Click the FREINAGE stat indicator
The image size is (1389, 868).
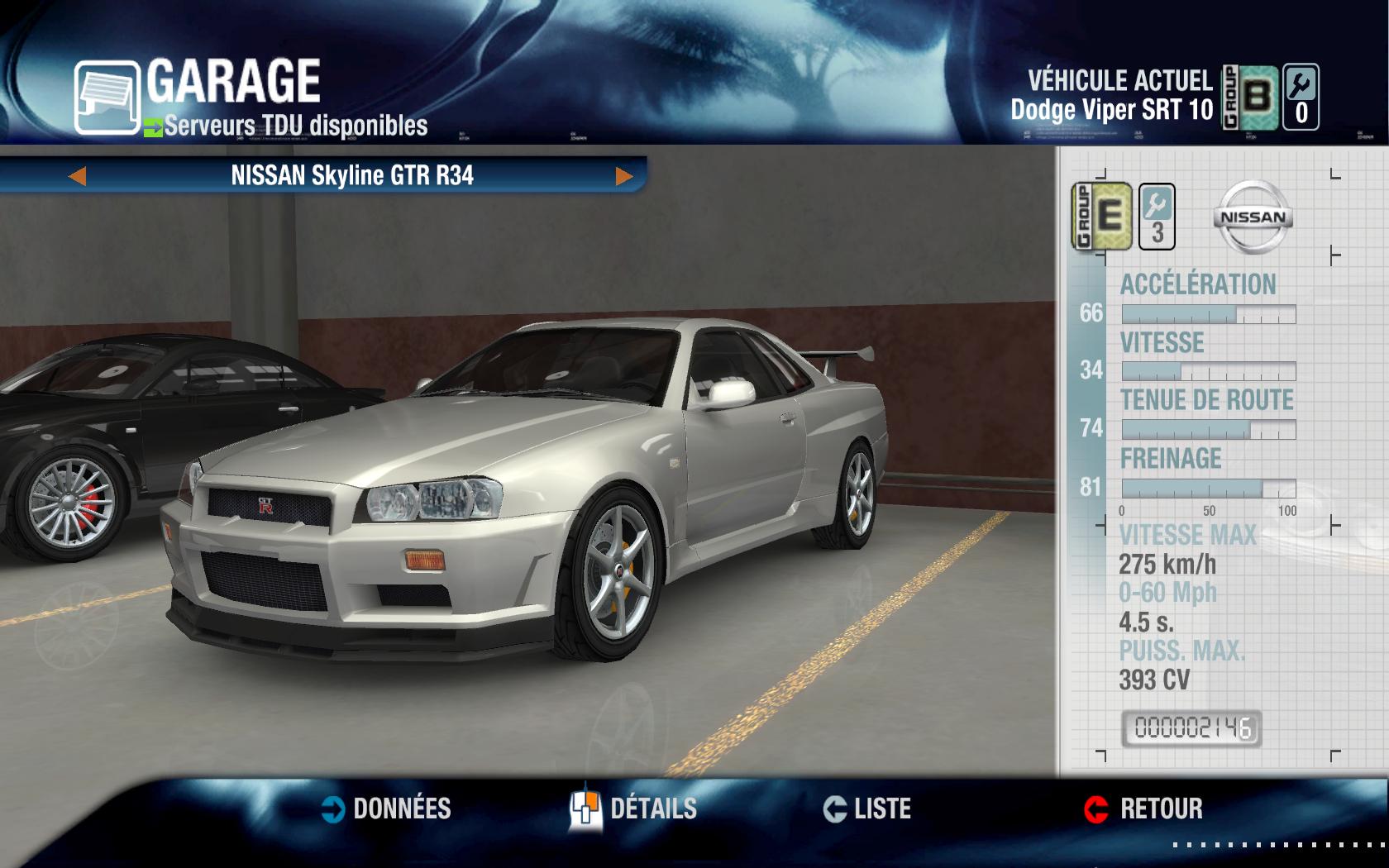1207,486
